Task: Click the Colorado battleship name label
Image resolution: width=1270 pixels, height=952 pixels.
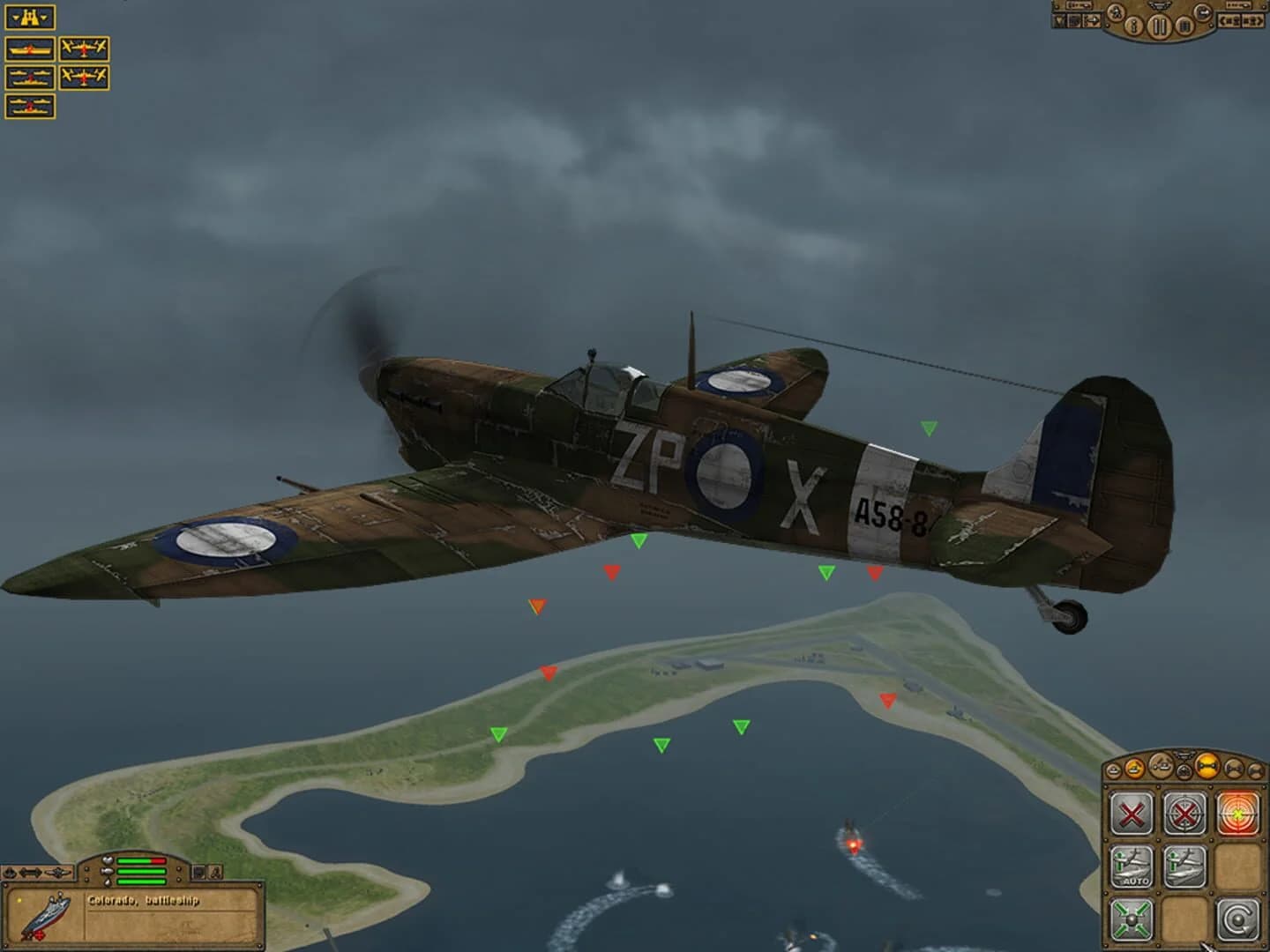Action: [x=143, y=901]
